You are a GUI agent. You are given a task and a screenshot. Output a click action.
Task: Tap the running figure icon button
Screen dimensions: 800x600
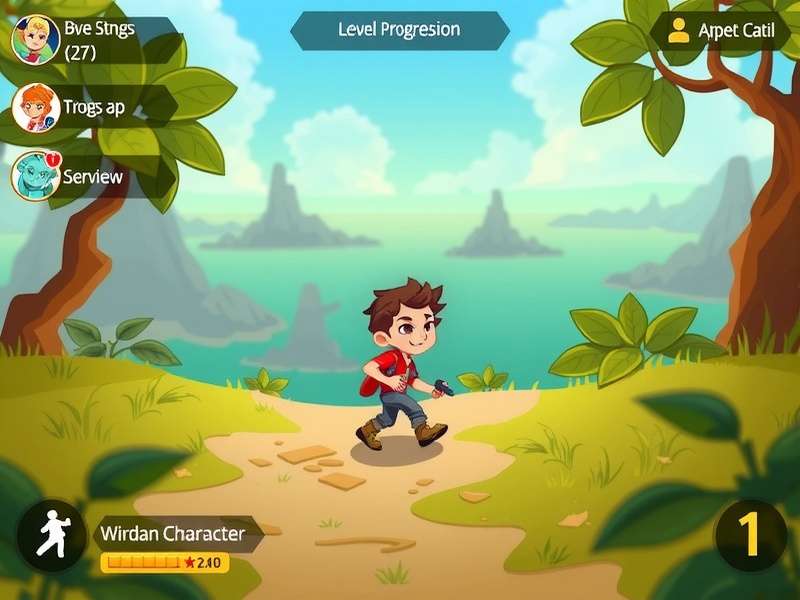pos(51,535)
